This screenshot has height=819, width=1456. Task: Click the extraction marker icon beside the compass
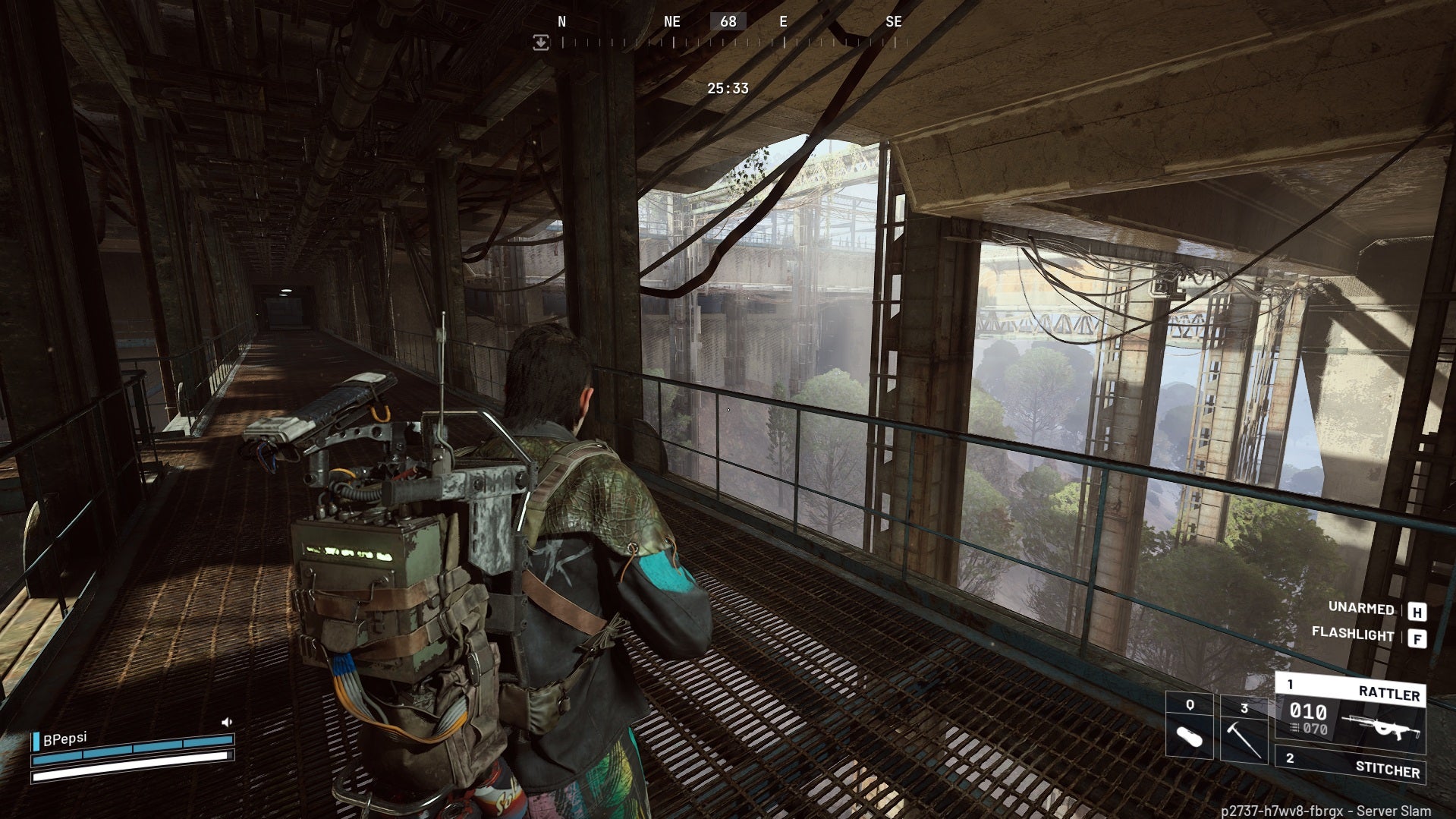[x=541, y=43]
